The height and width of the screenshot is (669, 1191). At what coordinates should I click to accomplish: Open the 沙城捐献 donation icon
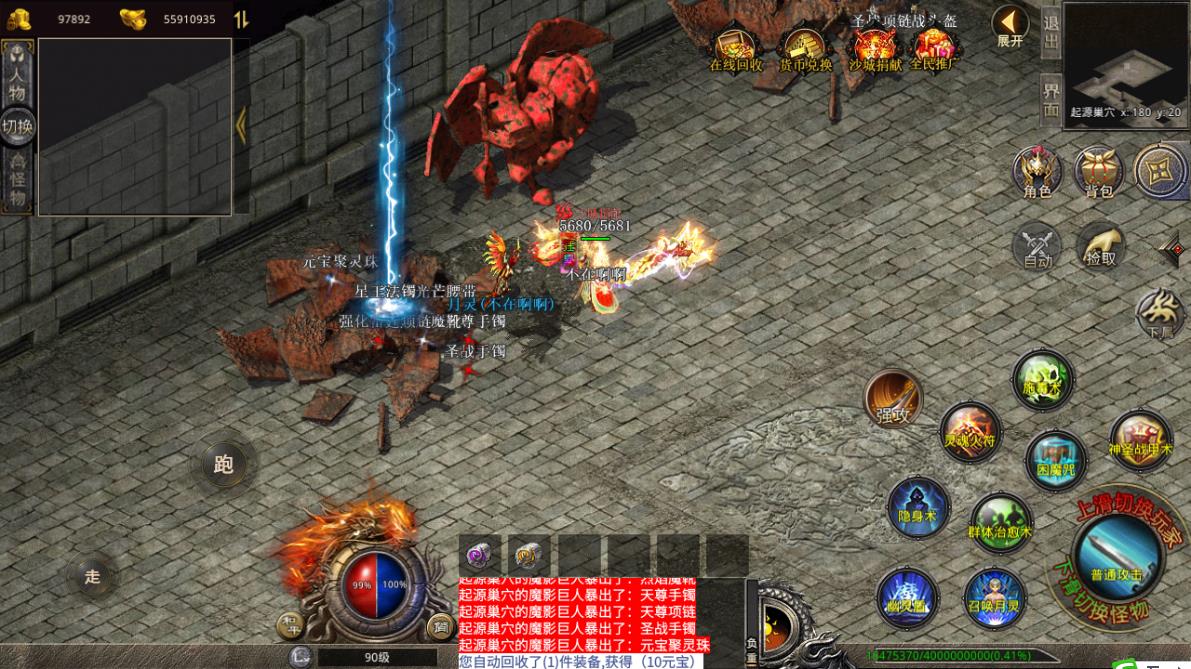[874, 48]
